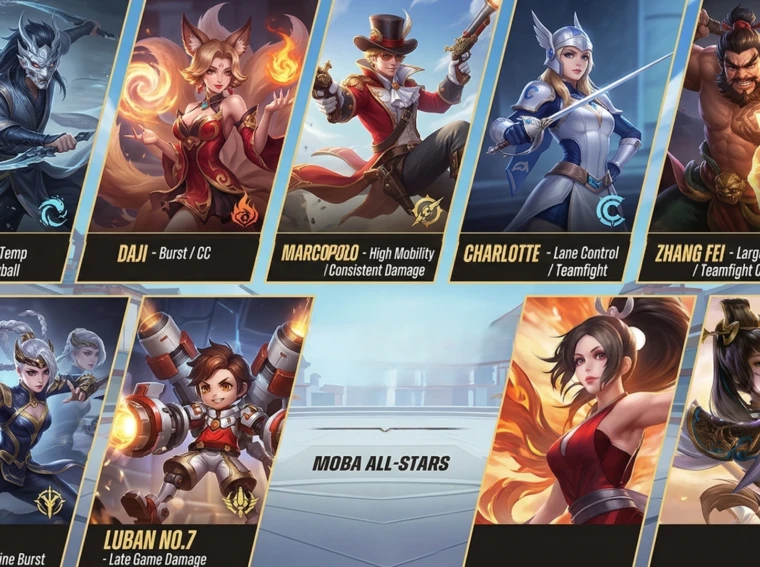Click Charlotte's blue role emblem

pos(610,211)
